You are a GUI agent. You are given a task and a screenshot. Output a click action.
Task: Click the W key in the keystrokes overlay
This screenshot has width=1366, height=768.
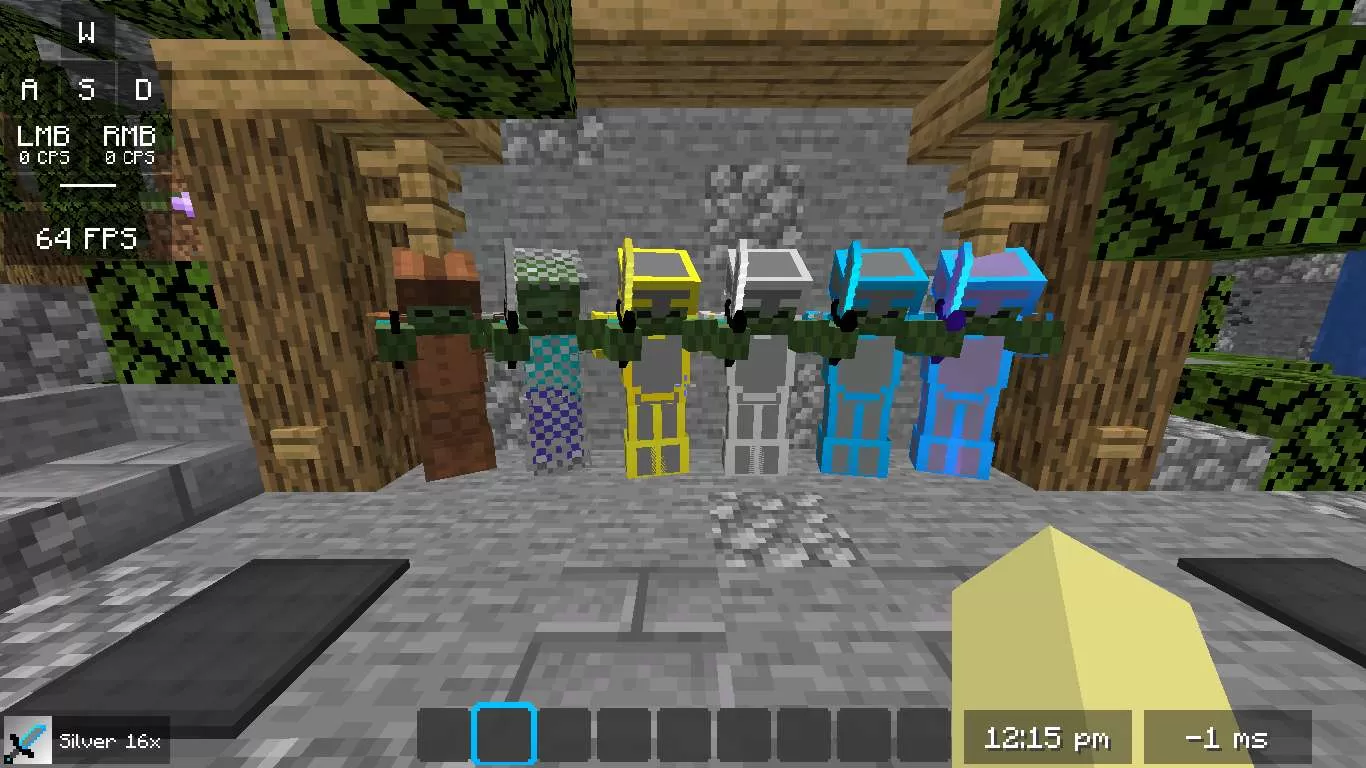pos(86,33)
